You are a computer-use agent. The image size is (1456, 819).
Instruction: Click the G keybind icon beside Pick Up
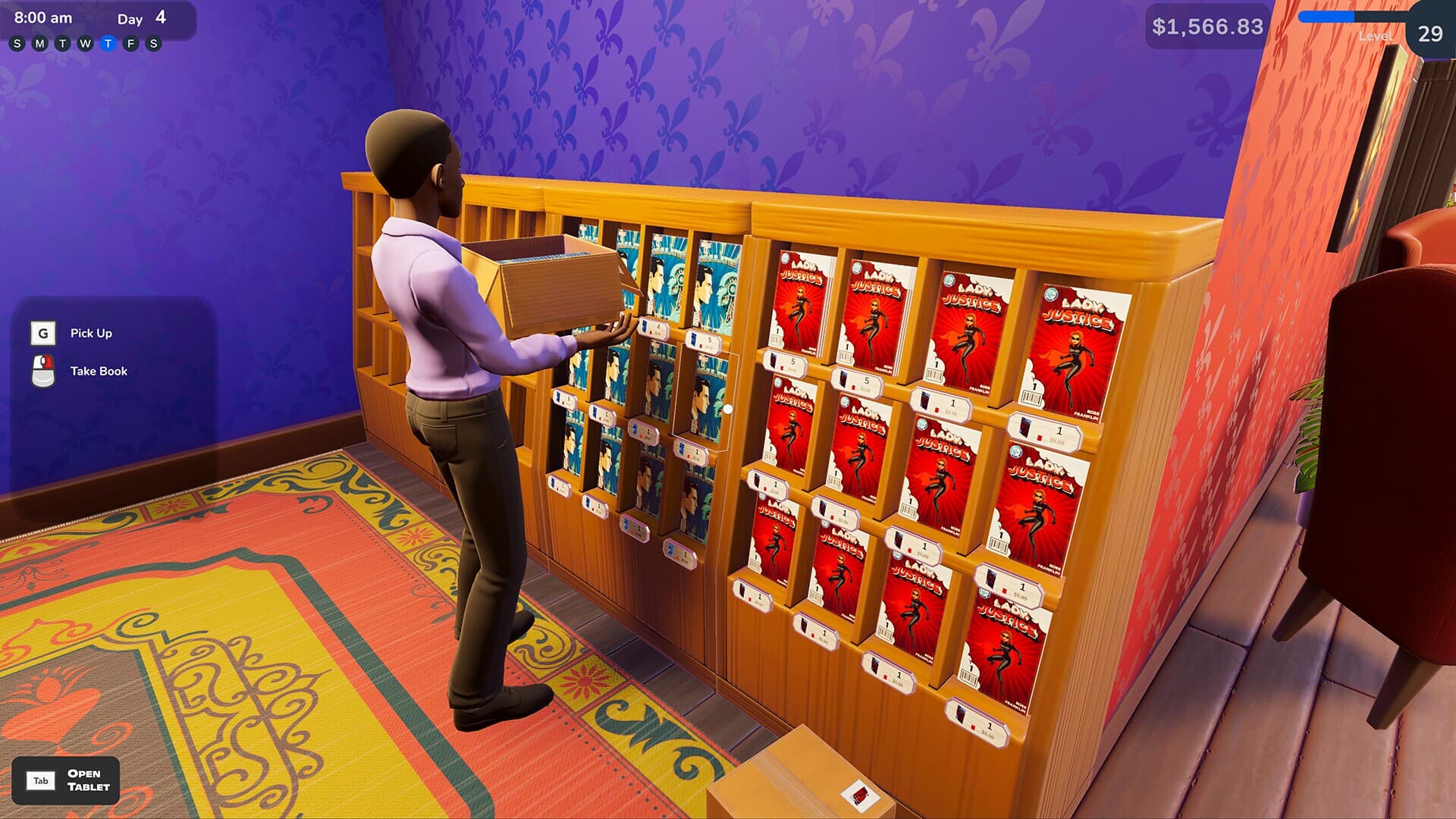43,333
